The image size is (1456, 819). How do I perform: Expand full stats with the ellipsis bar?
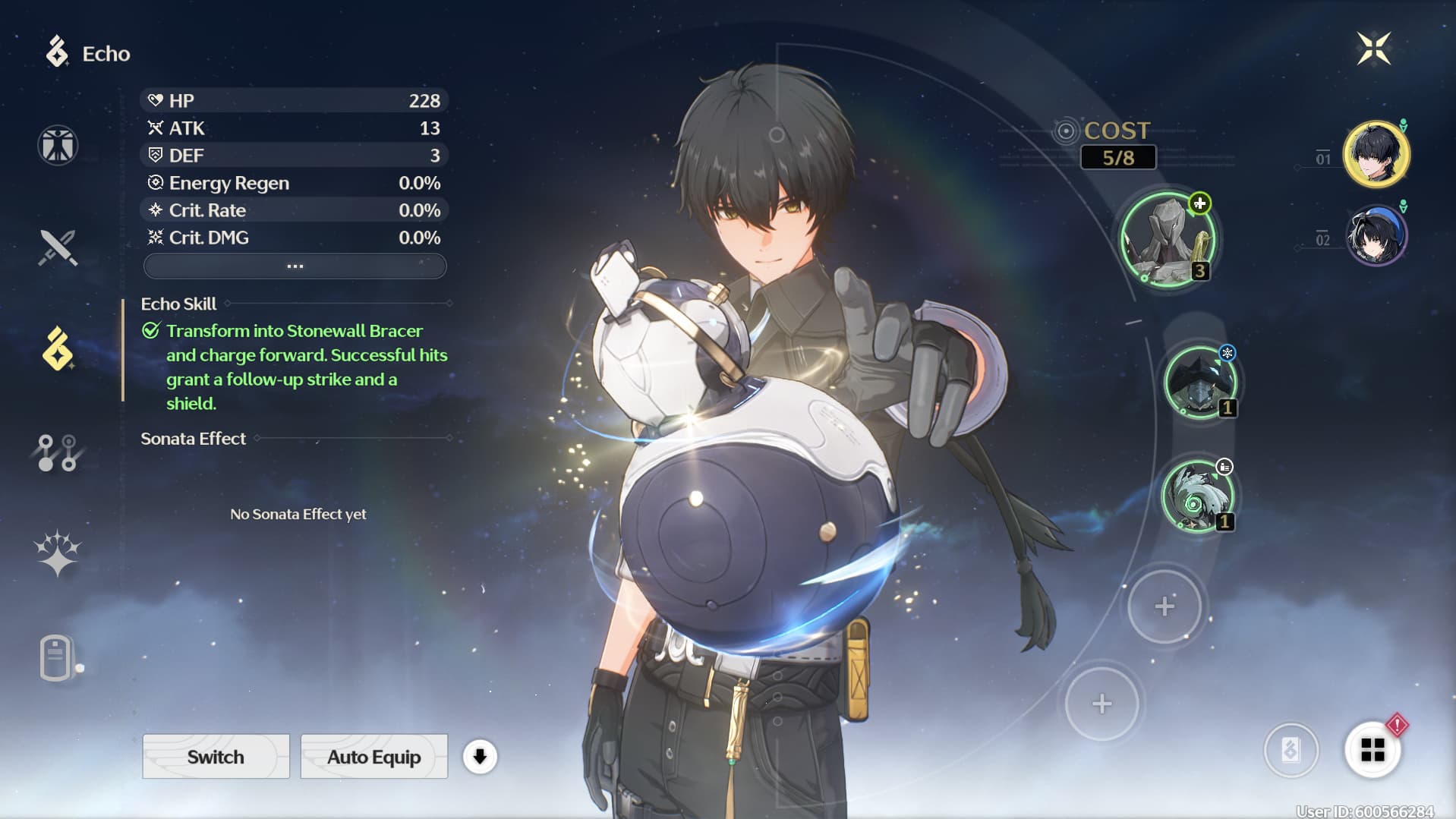[295, 266]
